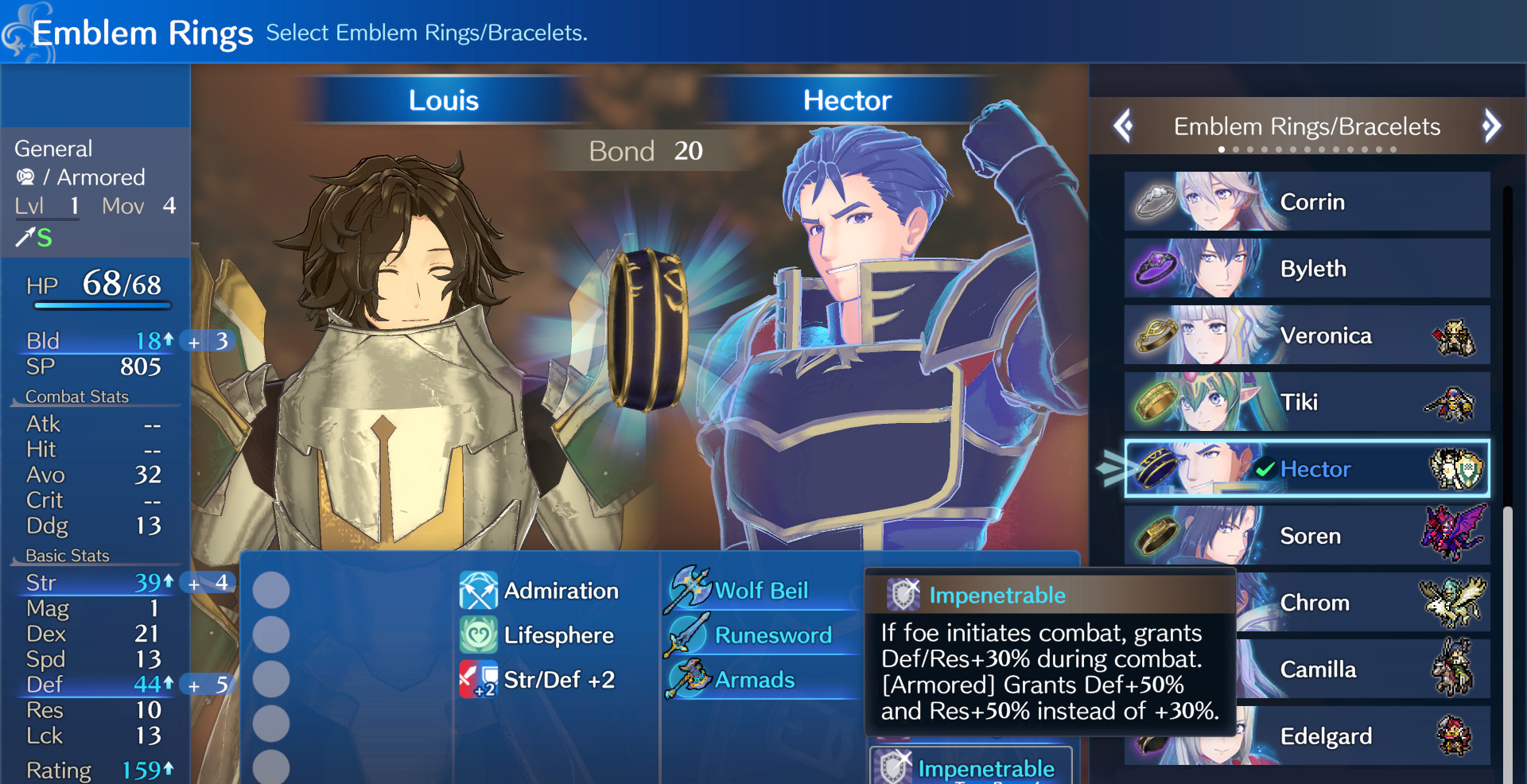Click the right arrow on Emblem Rings/Bracelets
This screenshot has width=1527, height=784.
[1493, 126]
